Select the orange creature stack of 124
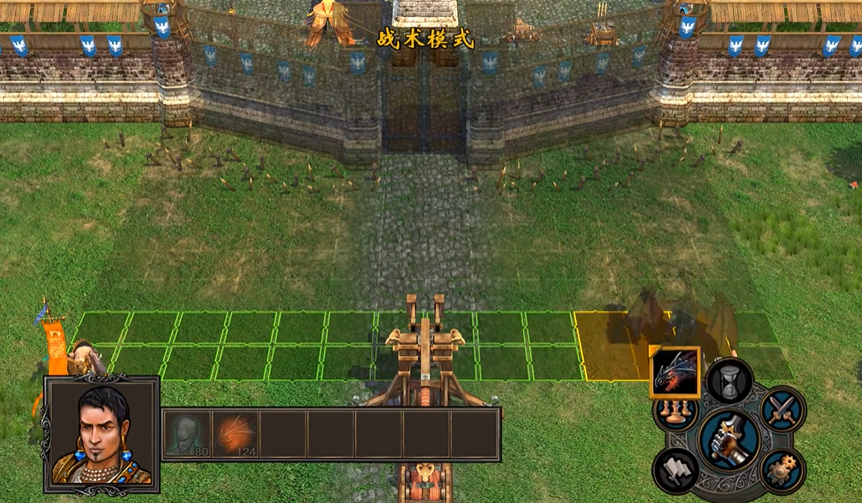Image resolution: width=862 pixels, height=503 pixels. coord(235,434)
